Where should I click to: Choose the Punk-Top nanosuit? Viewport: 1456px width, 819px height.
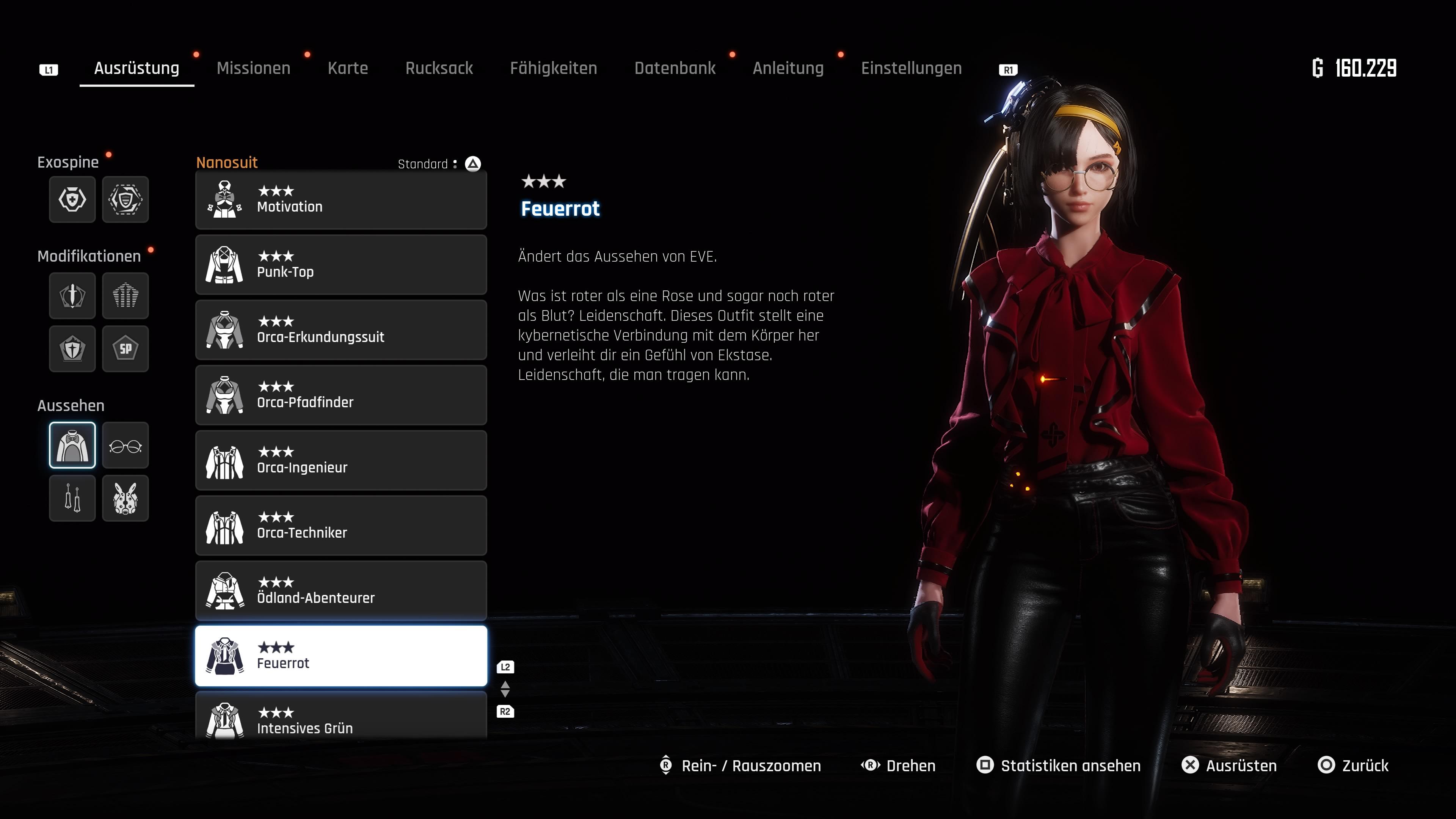[x=341, y=265]
